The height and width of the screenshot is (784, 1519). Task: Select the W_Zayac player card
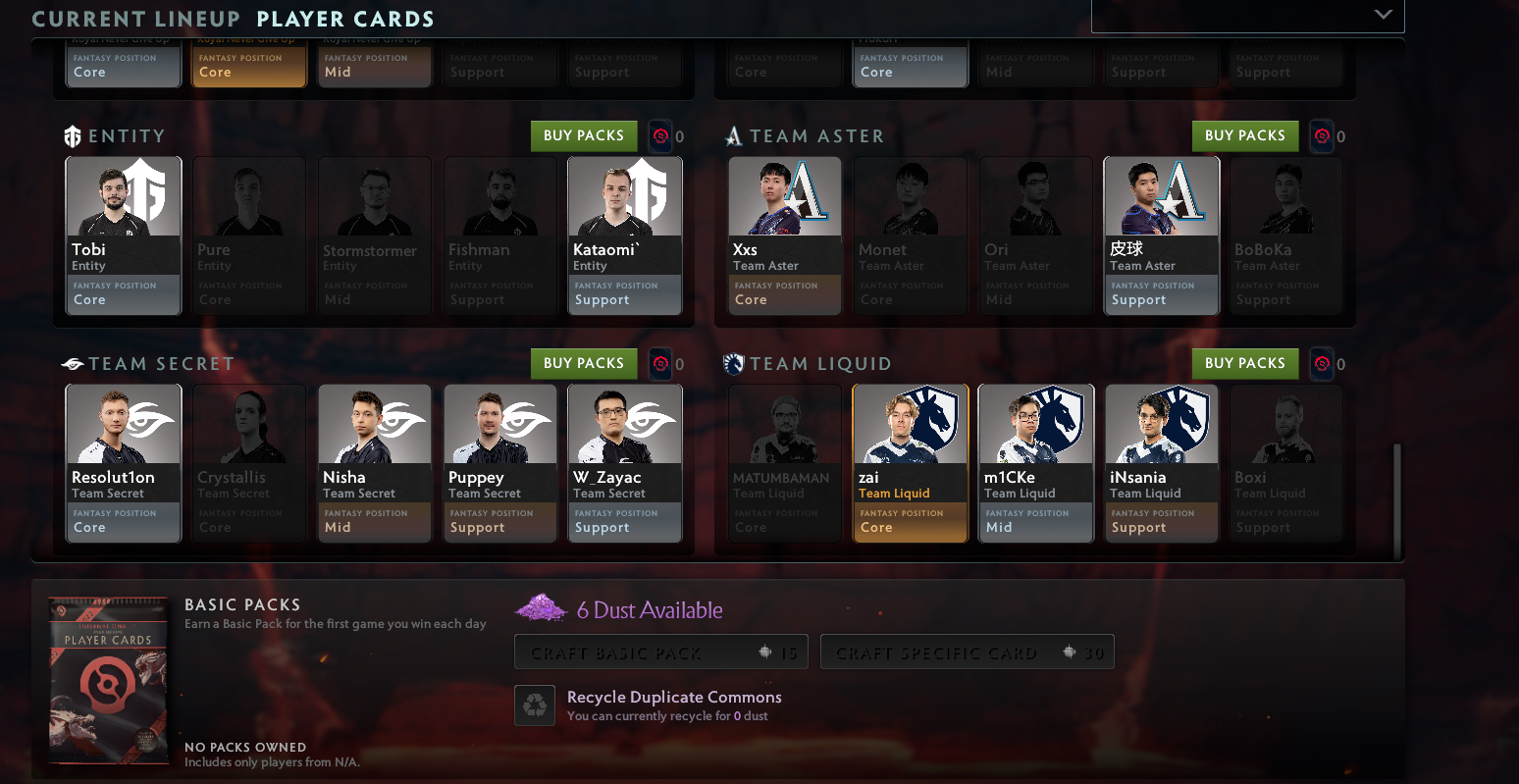[x=625, y=463]
